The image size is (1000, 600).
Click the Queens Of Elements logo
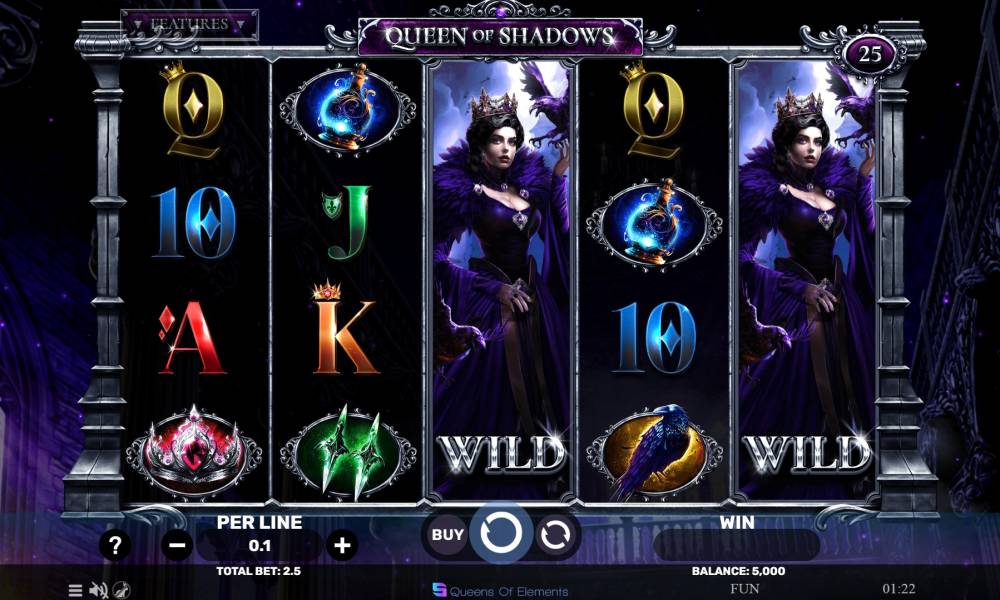tap(500, 590)
